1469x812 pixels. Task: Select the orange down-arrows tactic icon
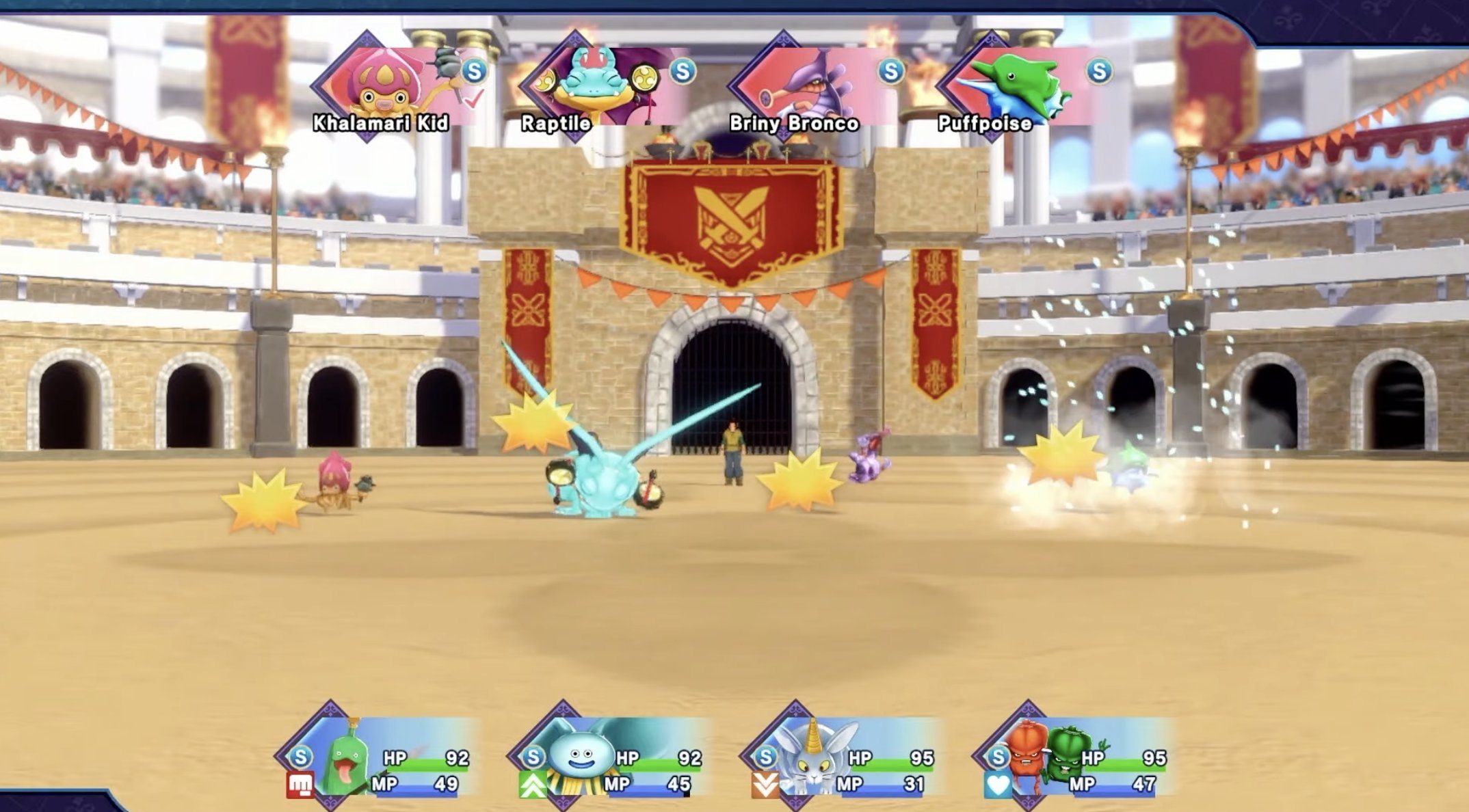coord(765,786)
